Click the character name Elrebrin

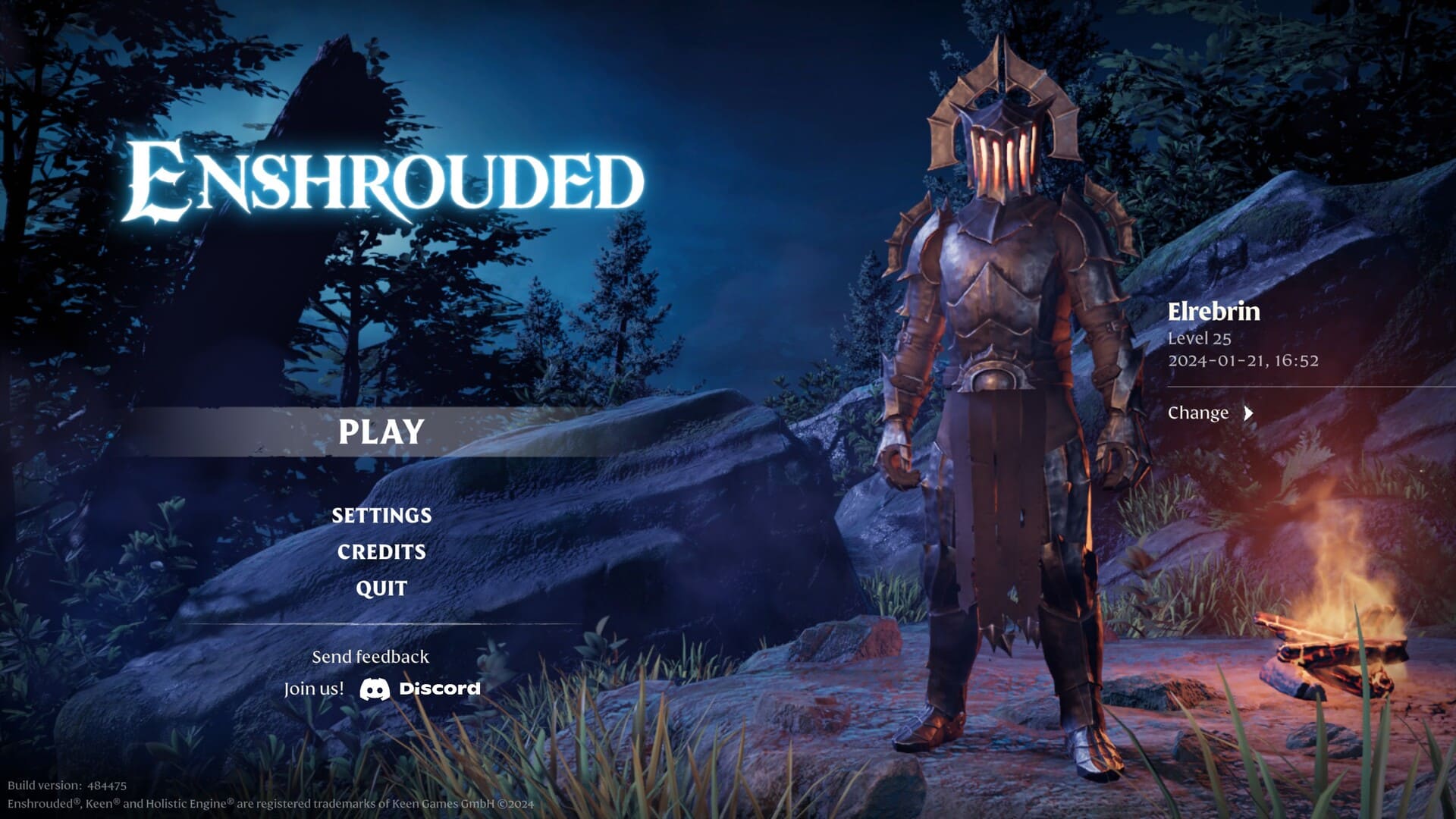tap(1213, 311)
